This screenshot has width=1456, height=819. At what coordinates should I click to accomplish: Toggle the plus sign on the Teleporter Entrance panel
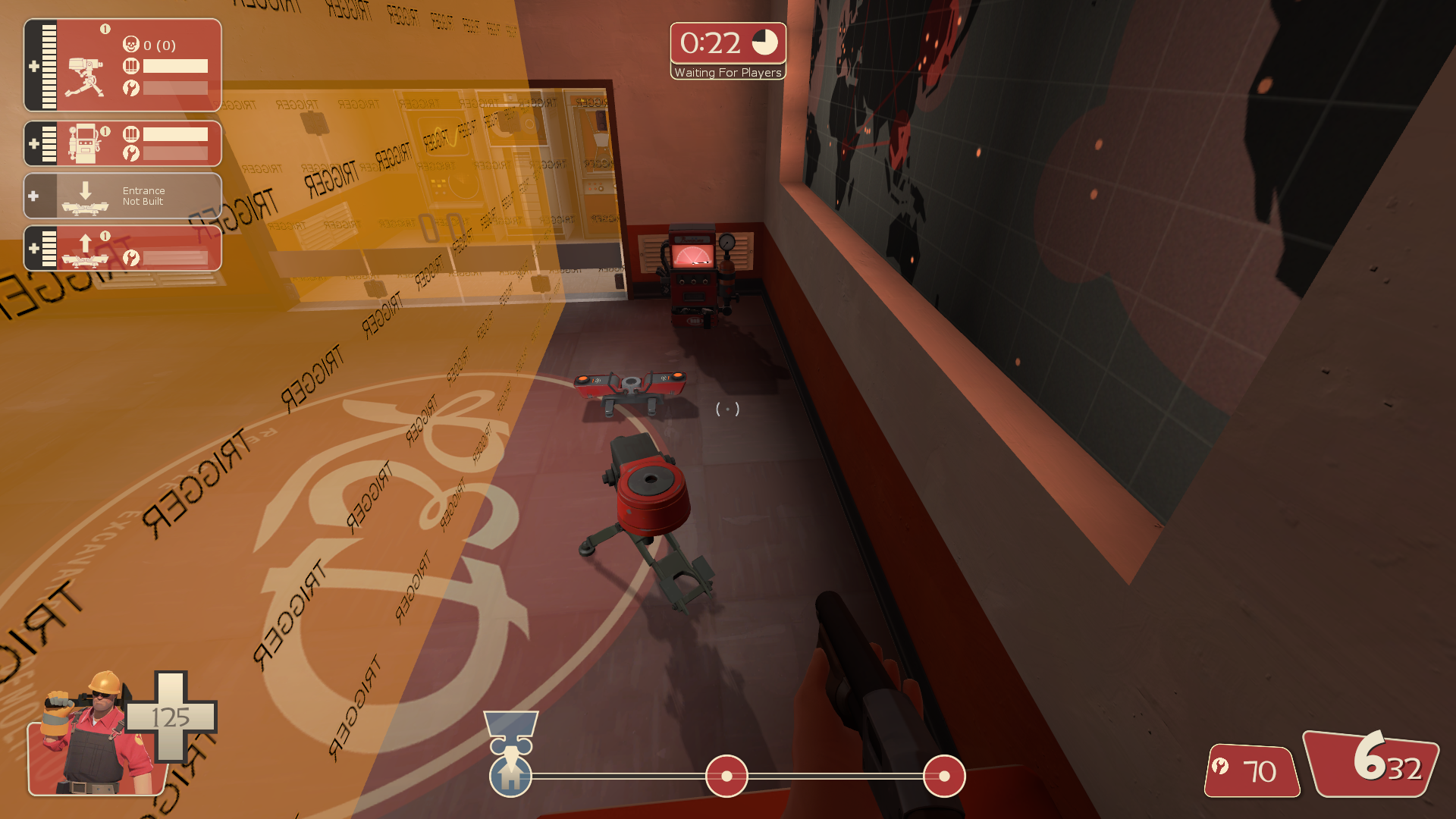[33, 196]
